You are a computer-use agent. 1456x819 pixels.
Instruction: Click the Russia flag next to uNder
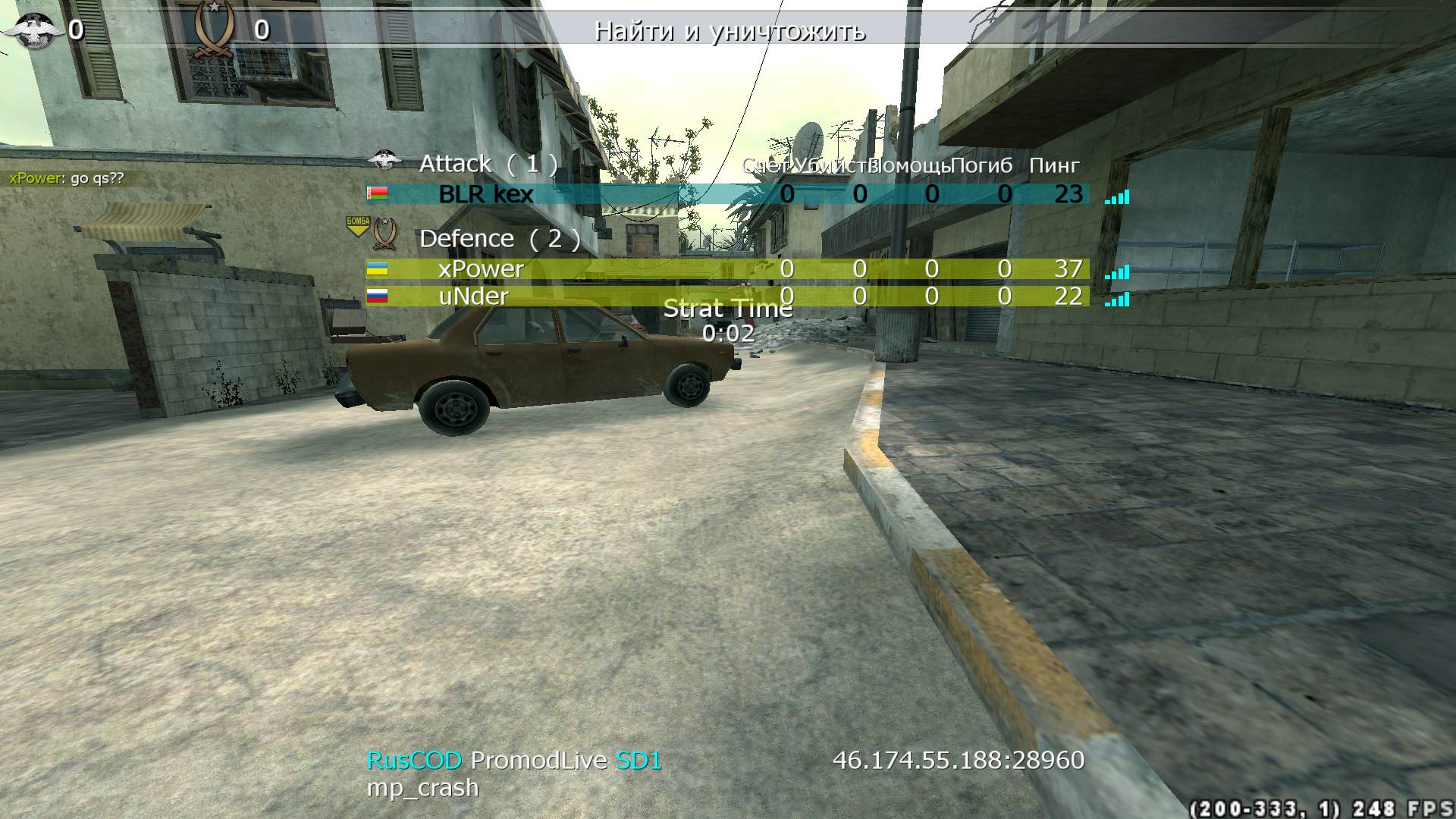pyautogui.click(x=377, y=297)
